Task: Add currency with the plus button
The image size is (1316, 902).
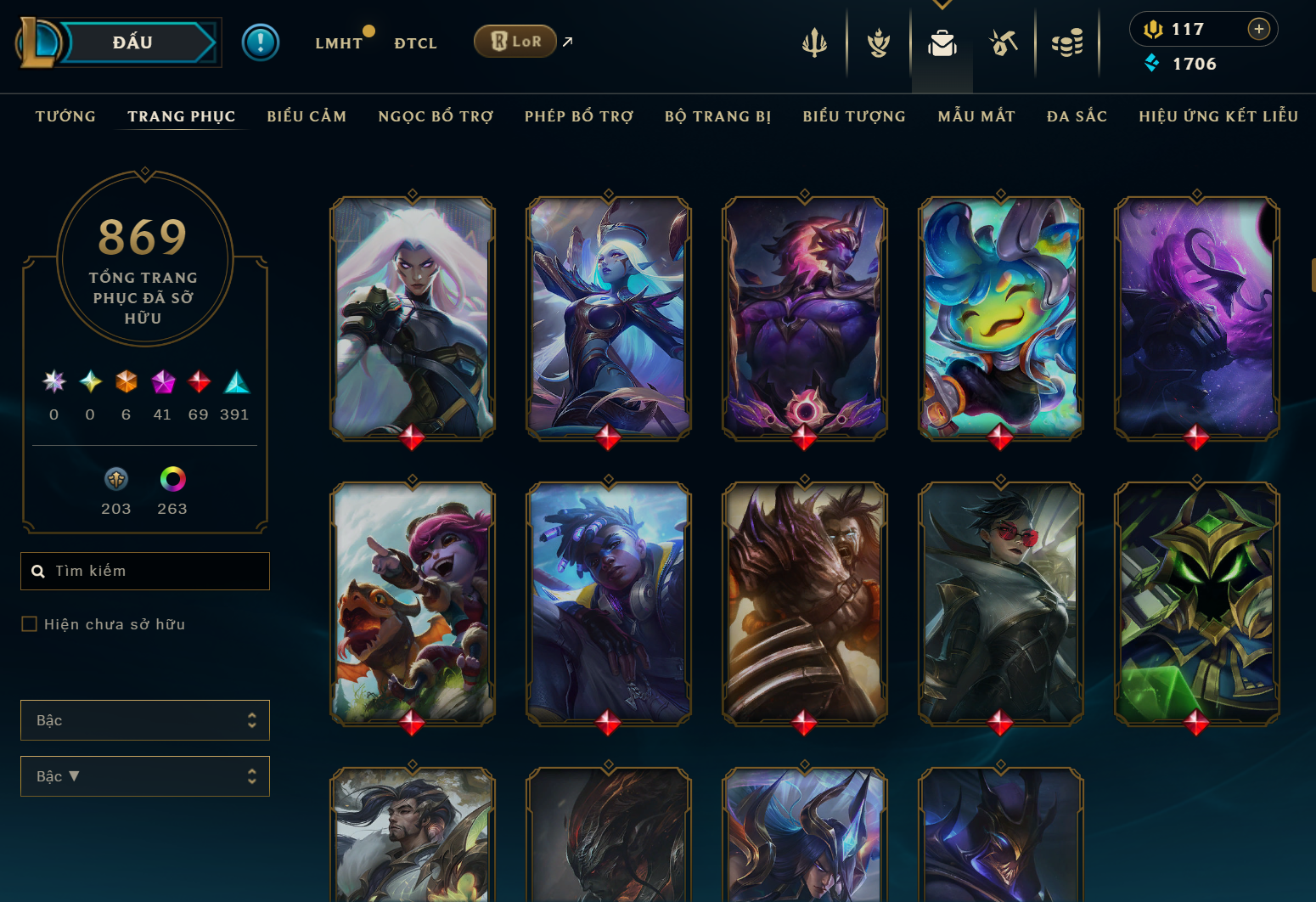Action: tap(1258, 29)
